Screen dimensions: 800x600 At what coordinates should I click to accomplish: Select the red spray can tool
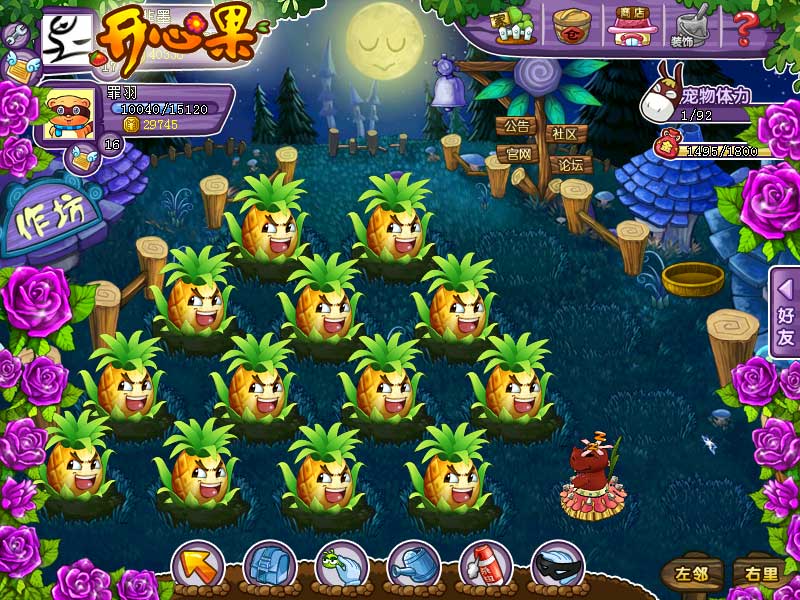485,567
